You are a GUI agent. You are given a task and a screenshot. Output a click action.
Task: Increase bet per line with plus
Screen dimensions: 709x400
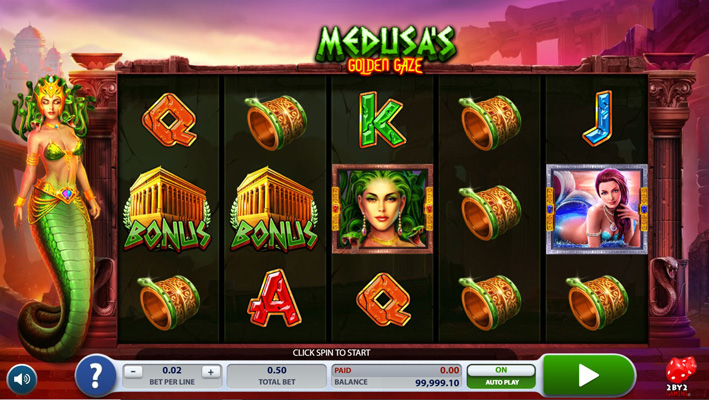coord(210,372)
